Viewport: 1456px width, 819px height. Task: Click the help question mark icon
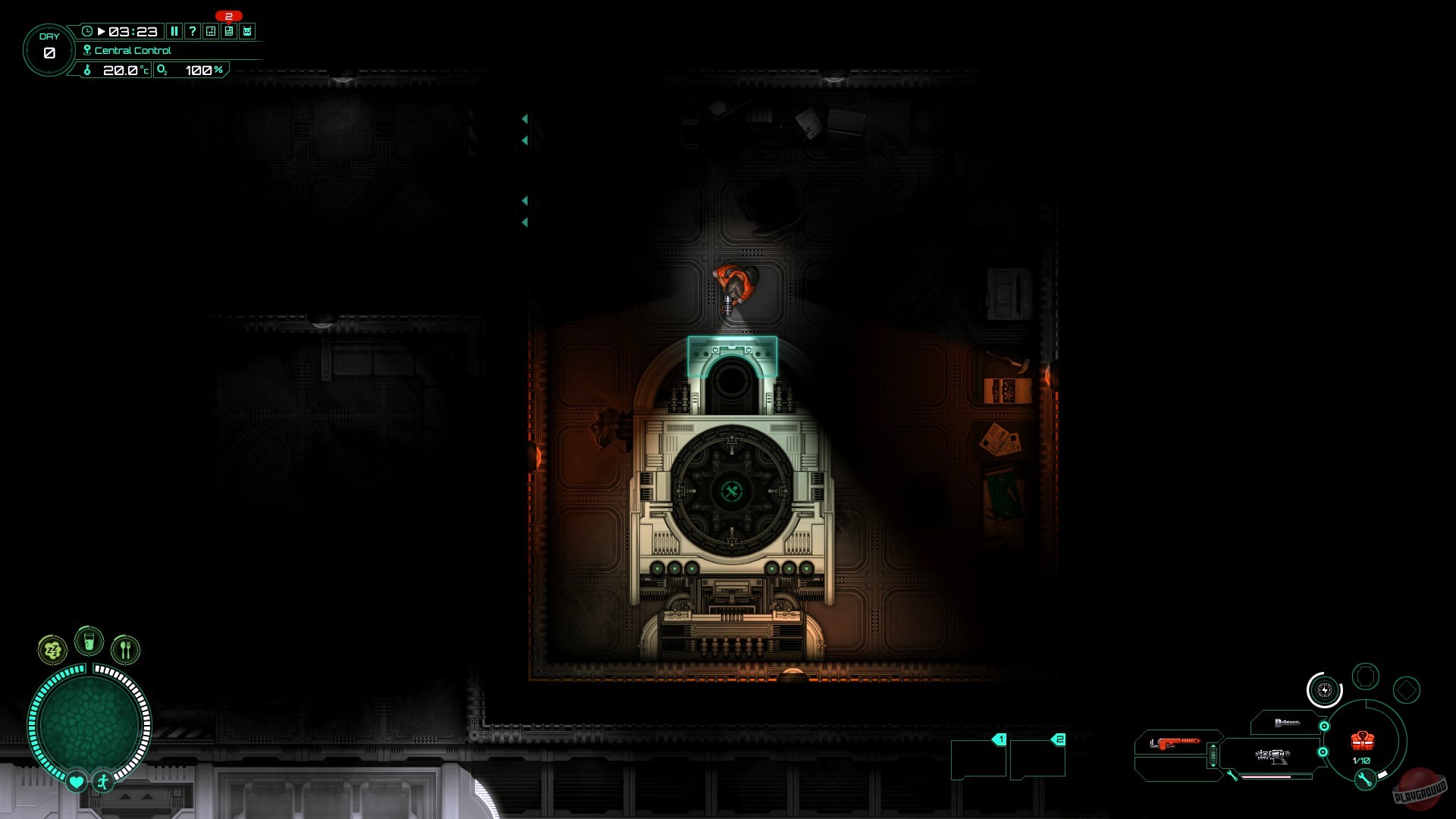click(x=192, y=32)
